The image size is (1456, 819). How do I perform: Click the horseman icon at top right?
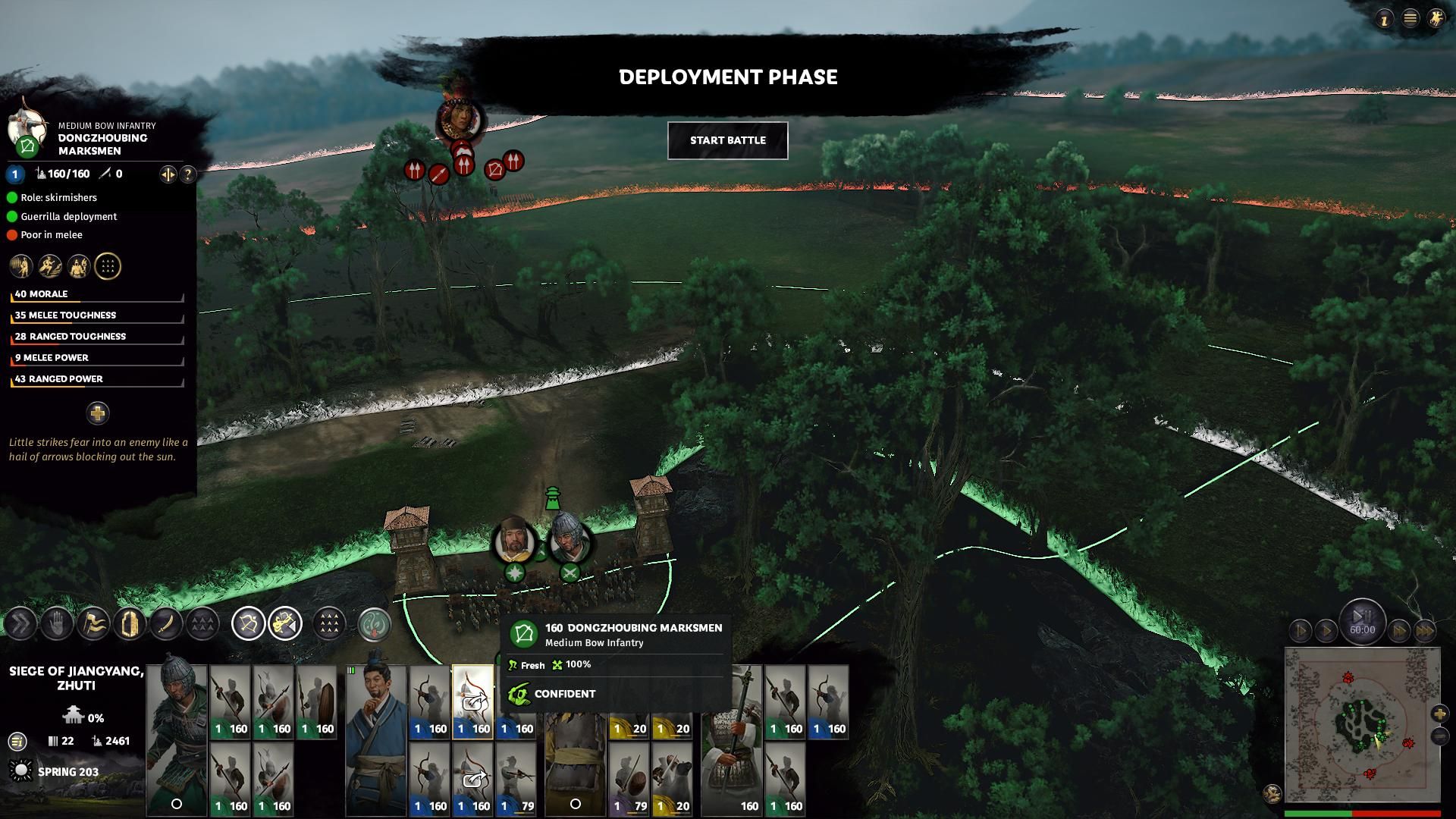(x=1436, y=19)
